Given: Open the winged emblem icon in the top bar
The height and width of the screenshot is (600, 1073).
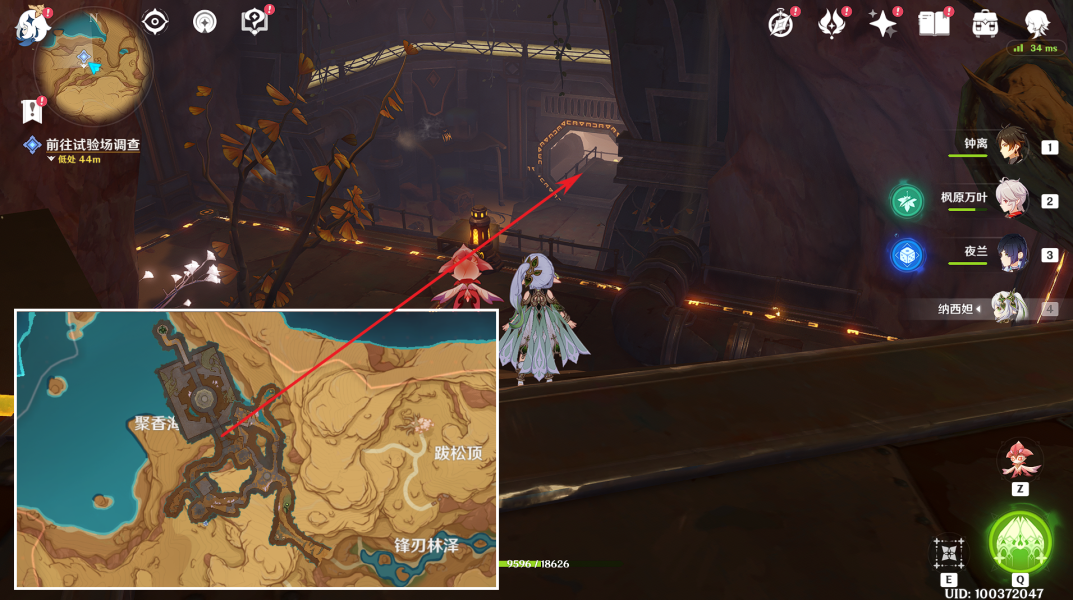Looking at the screenshot, I should click(831, 23).
